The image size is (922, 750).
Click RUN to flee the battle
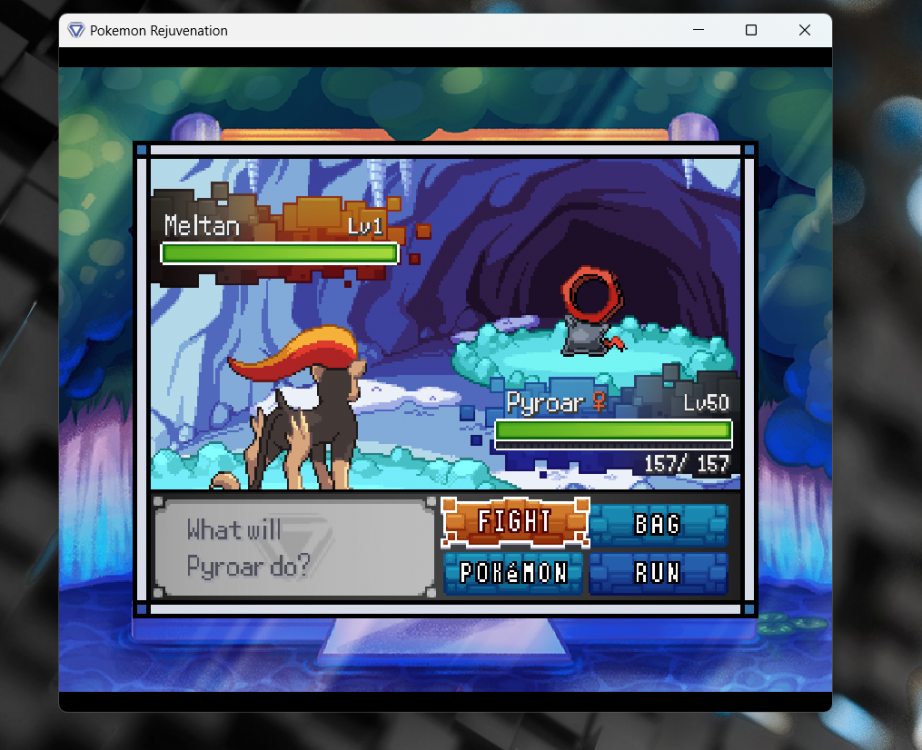tap(658, 573)
